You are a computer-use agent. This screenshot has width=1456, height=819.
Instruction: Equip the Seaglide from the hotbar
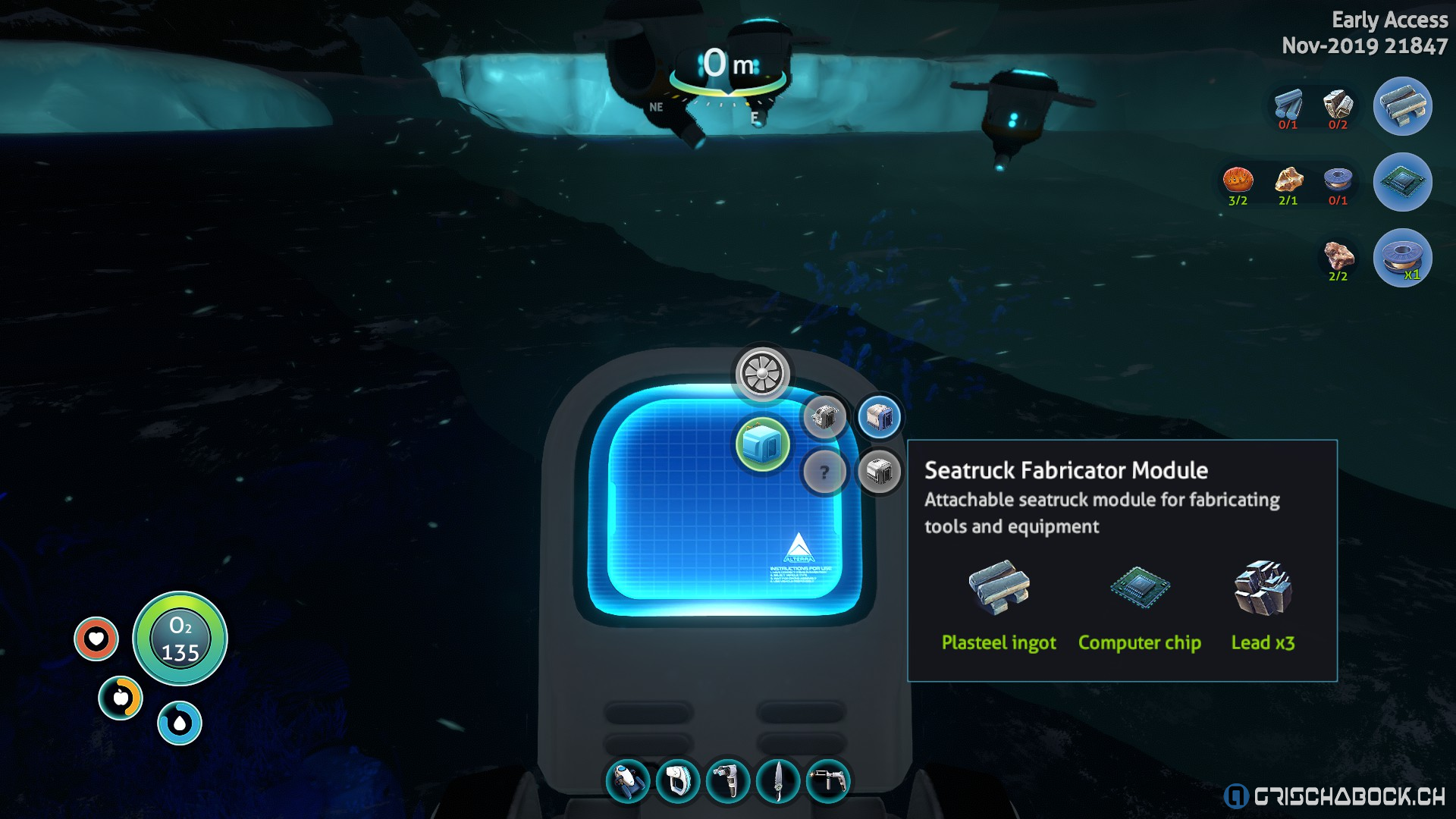pos(628,781)
